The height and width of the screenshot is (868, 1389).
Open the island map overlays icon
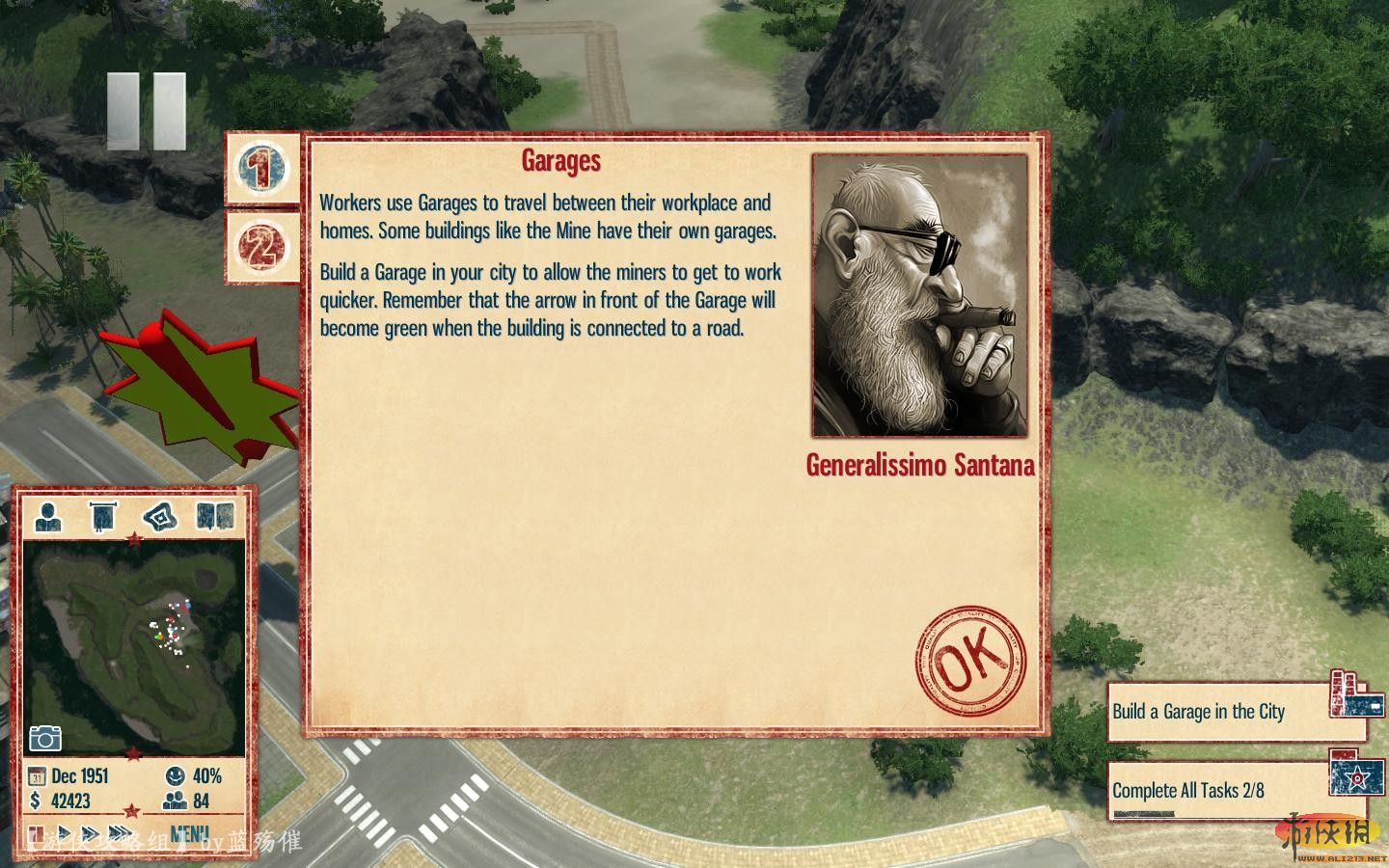[x=160, y=517]
